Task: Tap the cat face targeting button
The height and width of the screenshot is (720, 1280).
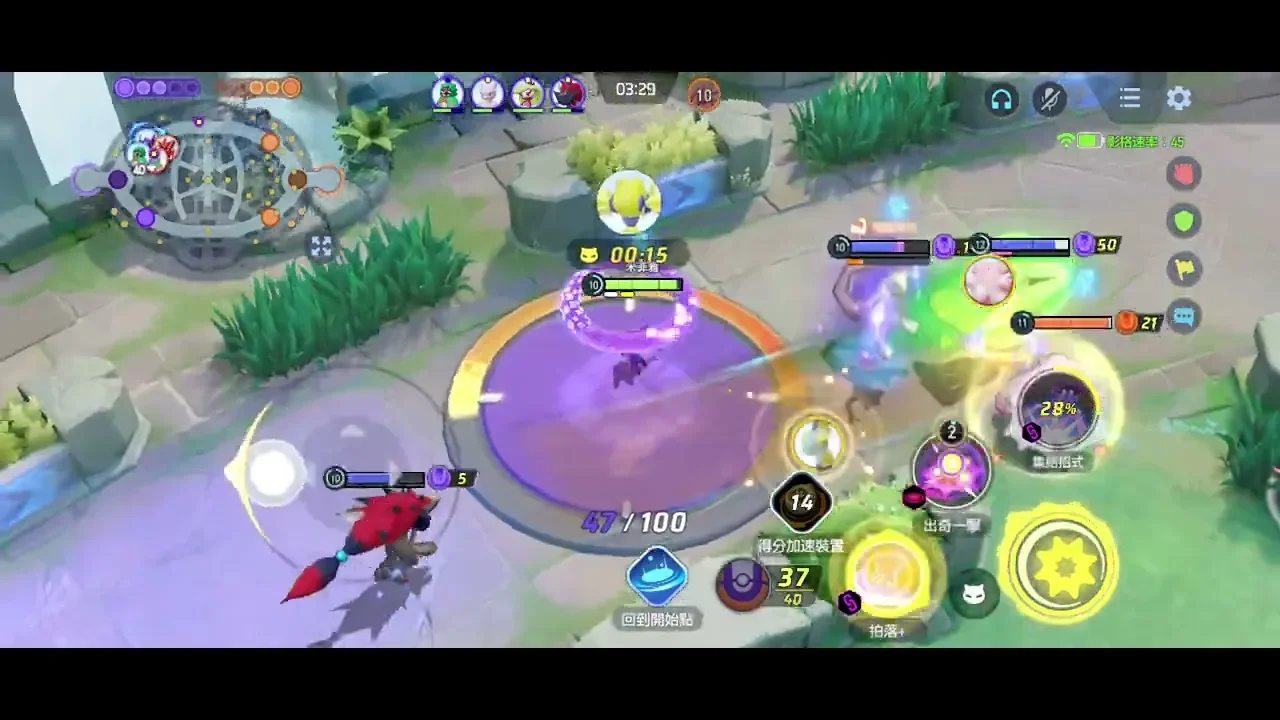Action: pos(974,596)
